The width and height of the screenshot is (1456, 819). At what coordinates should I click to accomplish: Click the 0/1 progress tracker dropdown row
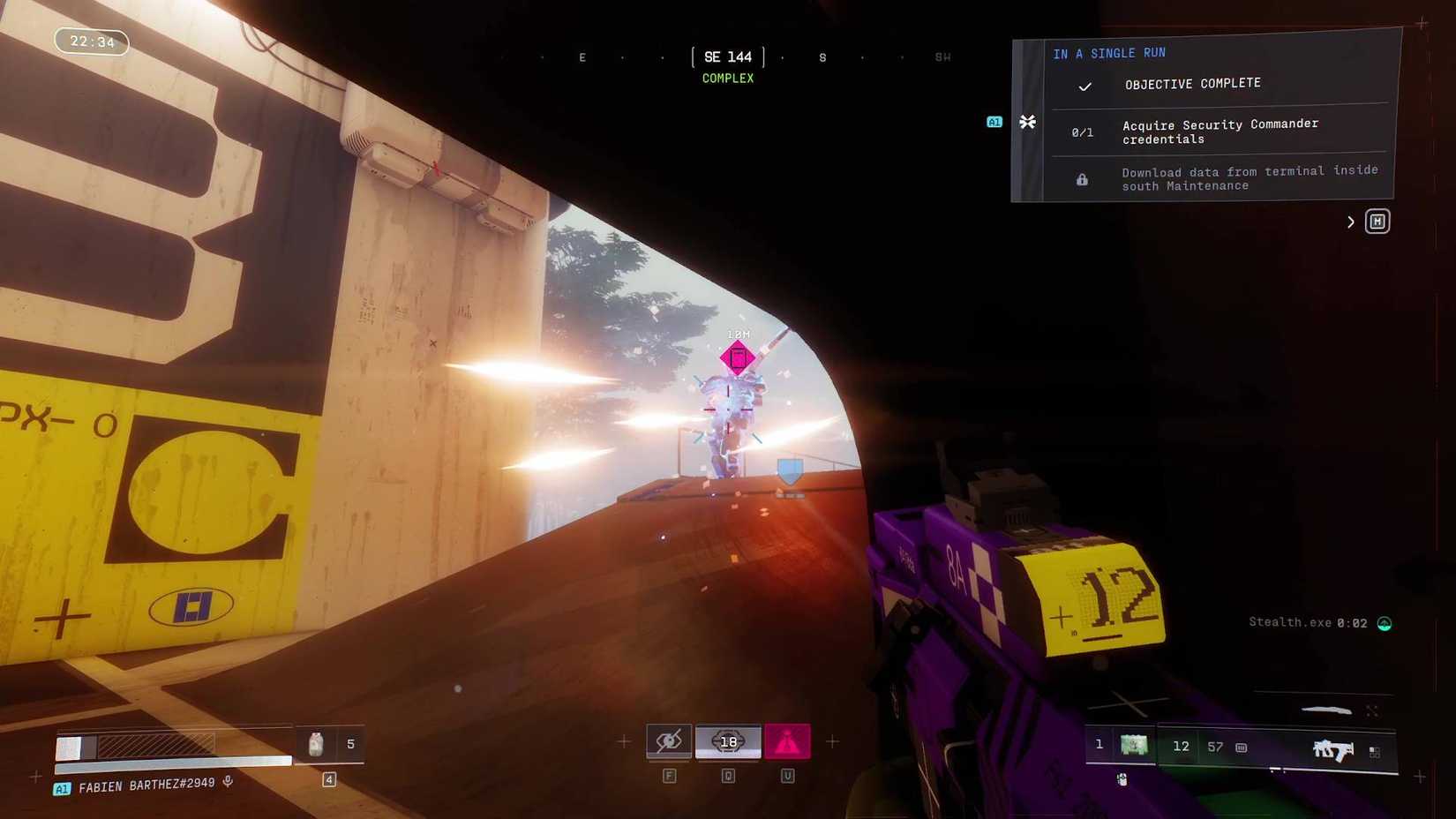(x=1083, y=131)
